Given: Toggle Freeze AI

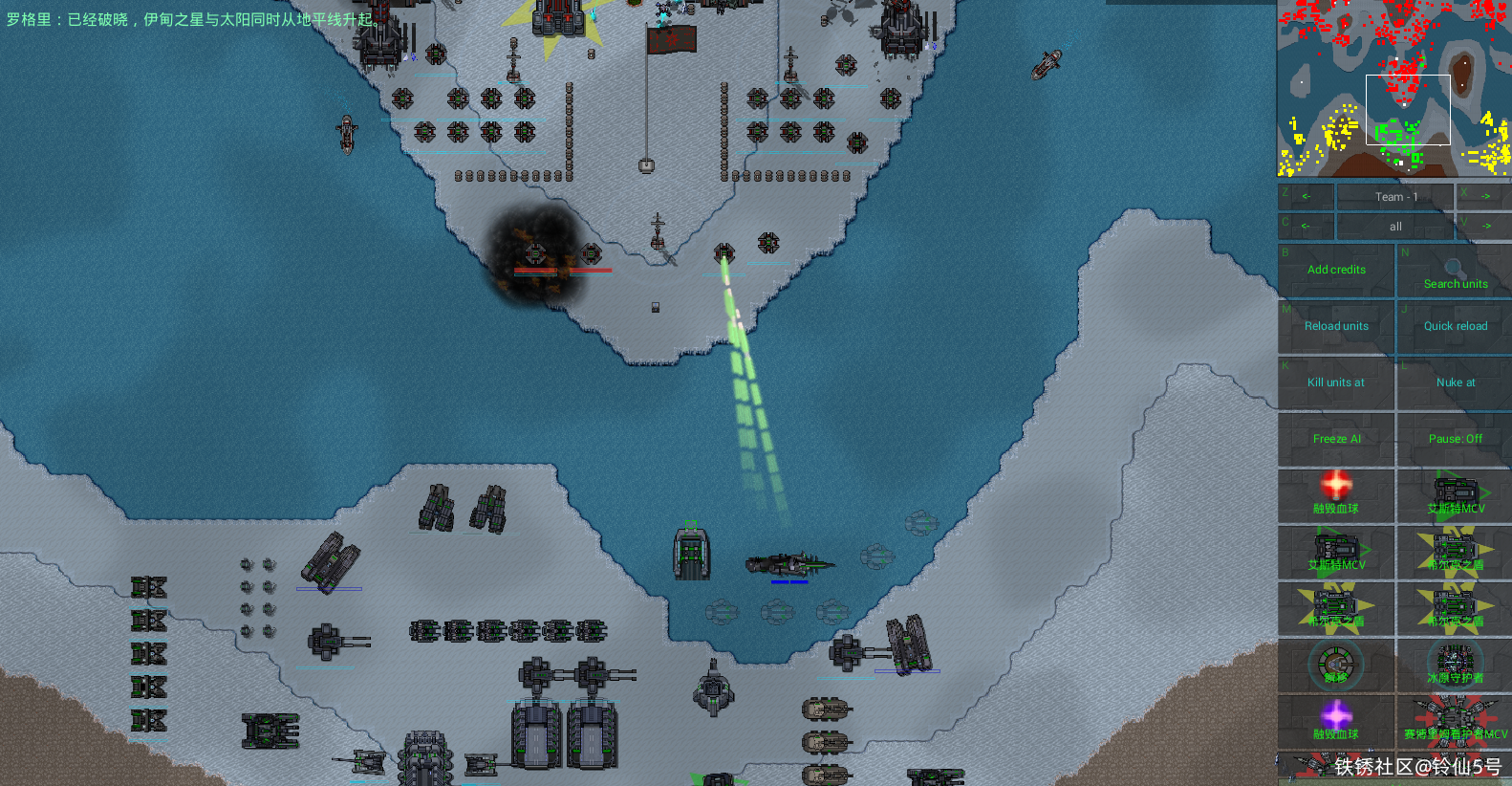Looking at the screenshot, I should pyautogui.click(x=1336, y=440).
